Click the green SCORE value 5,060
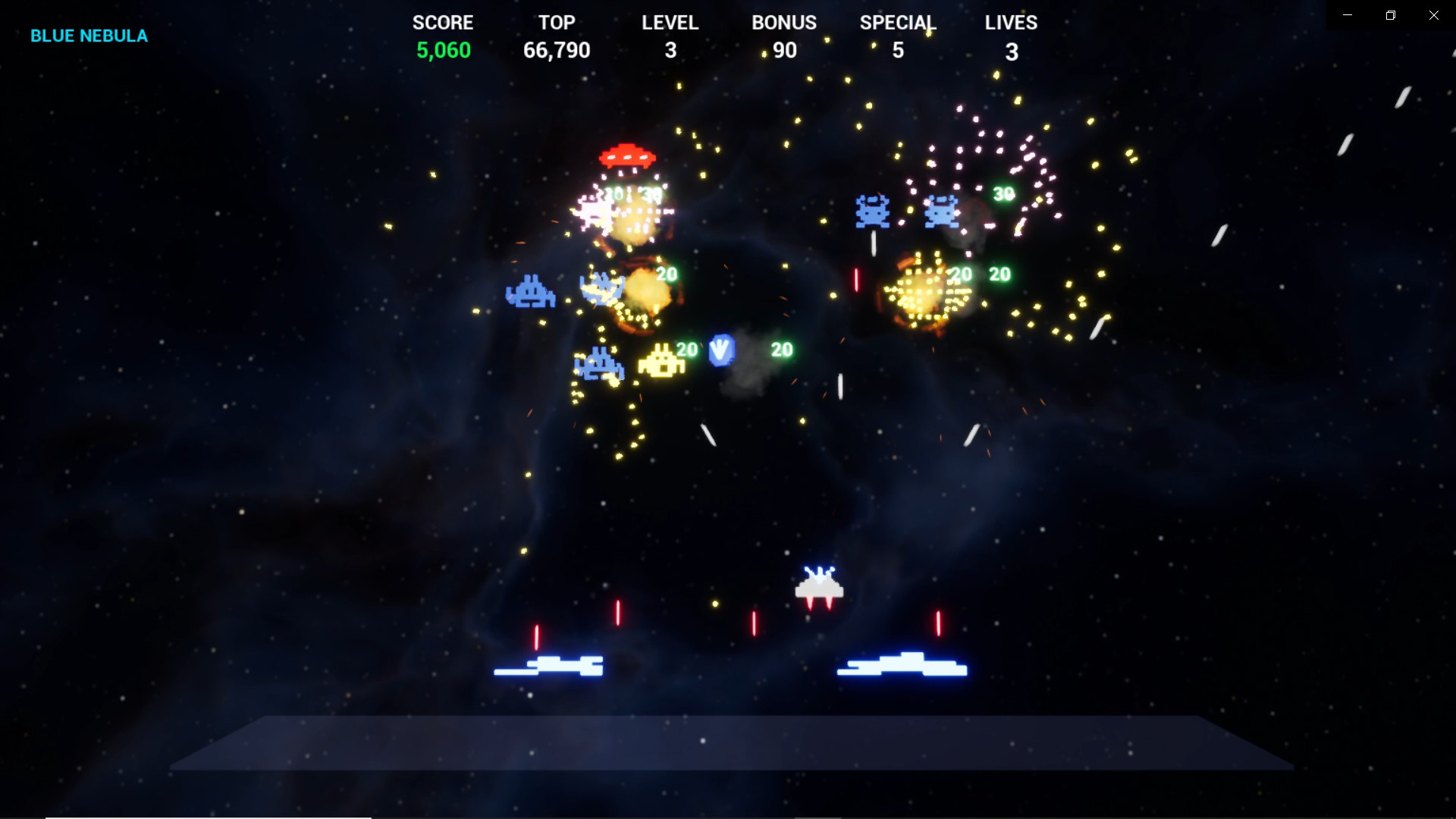1456x819 pixels. click(443, 50)
